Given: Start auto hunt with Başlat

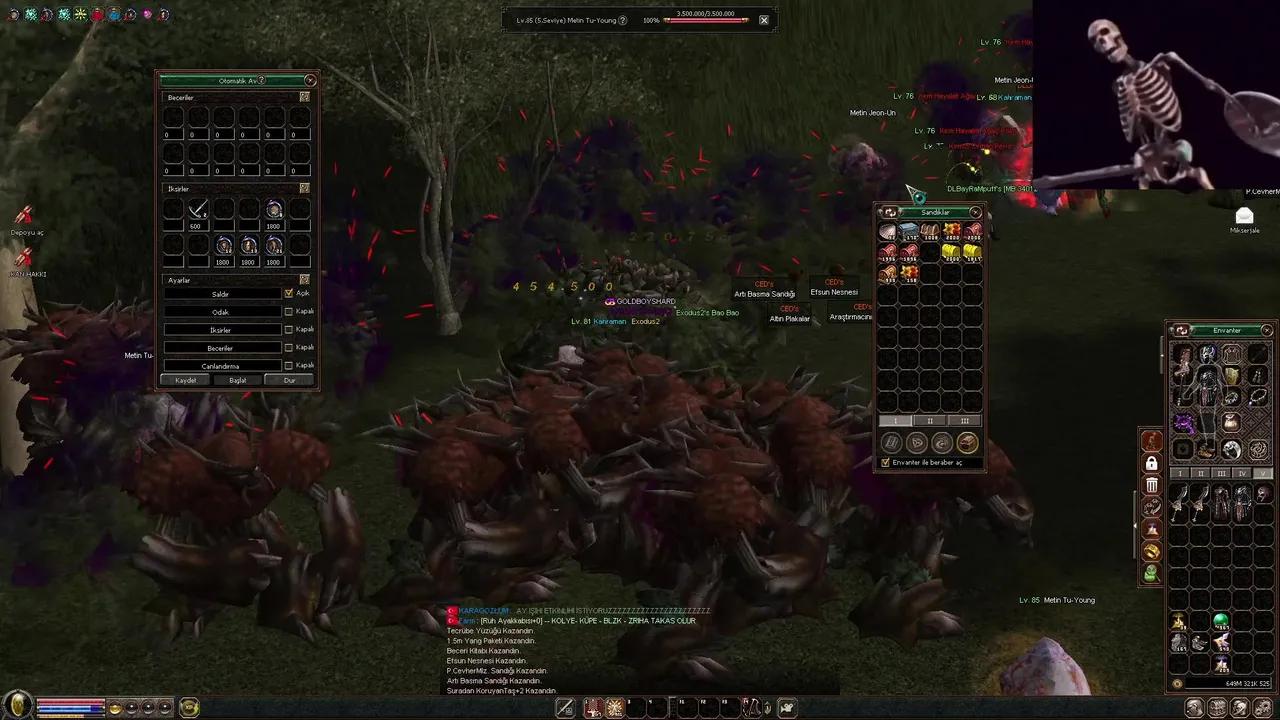Looking at the screenshot, I should coord(238,380).
